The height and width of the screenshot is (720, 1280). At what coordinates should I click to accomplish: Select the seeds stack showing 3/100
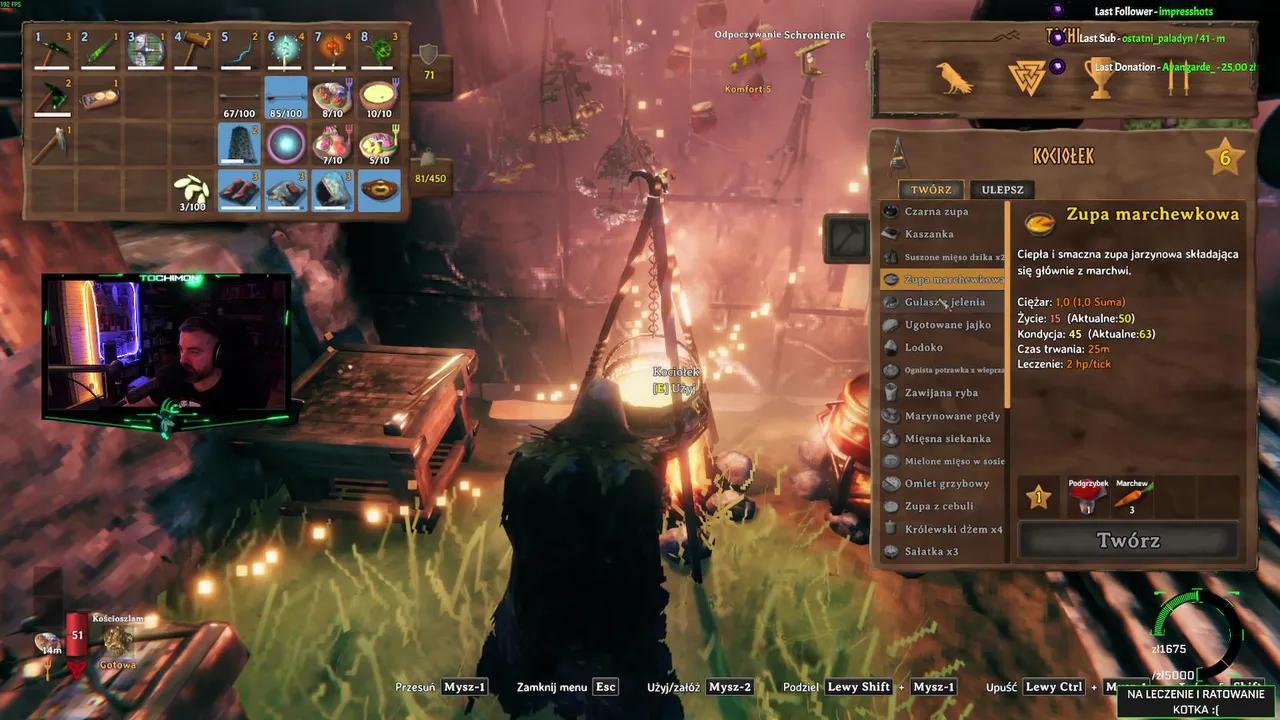coord(193,190)
